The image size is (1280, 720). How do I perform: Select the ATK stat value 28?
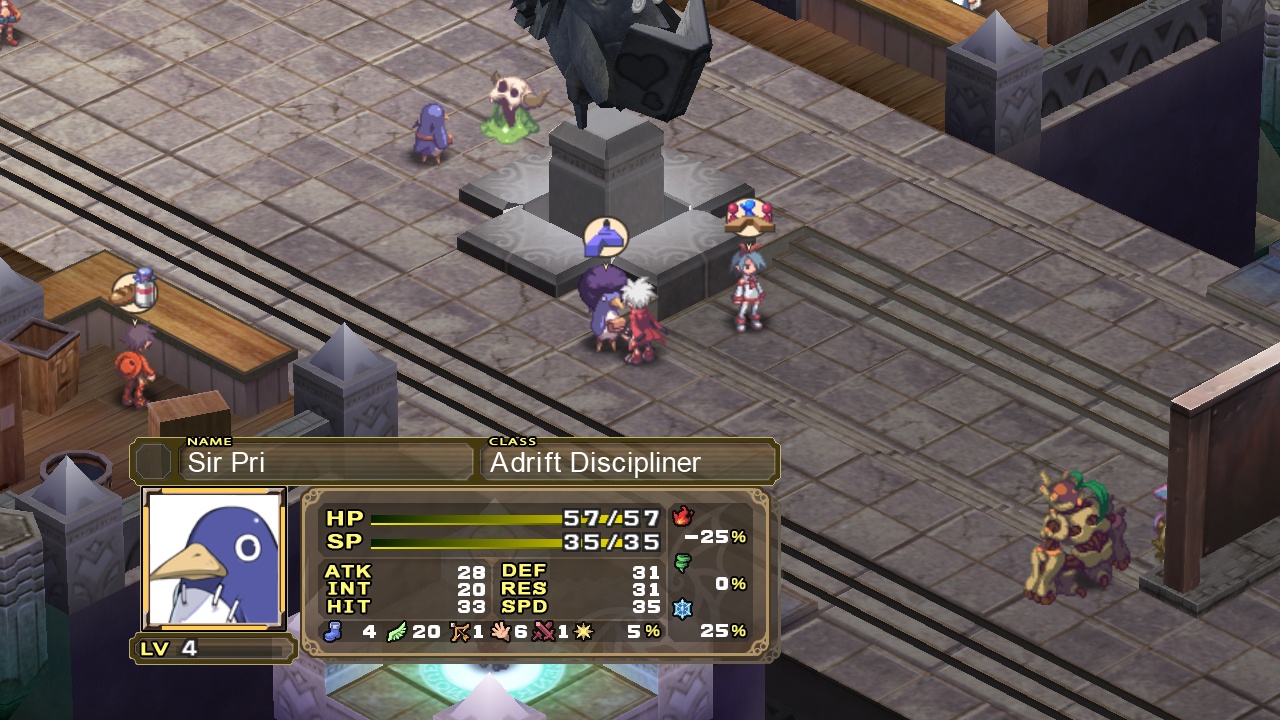pos(473,571)
